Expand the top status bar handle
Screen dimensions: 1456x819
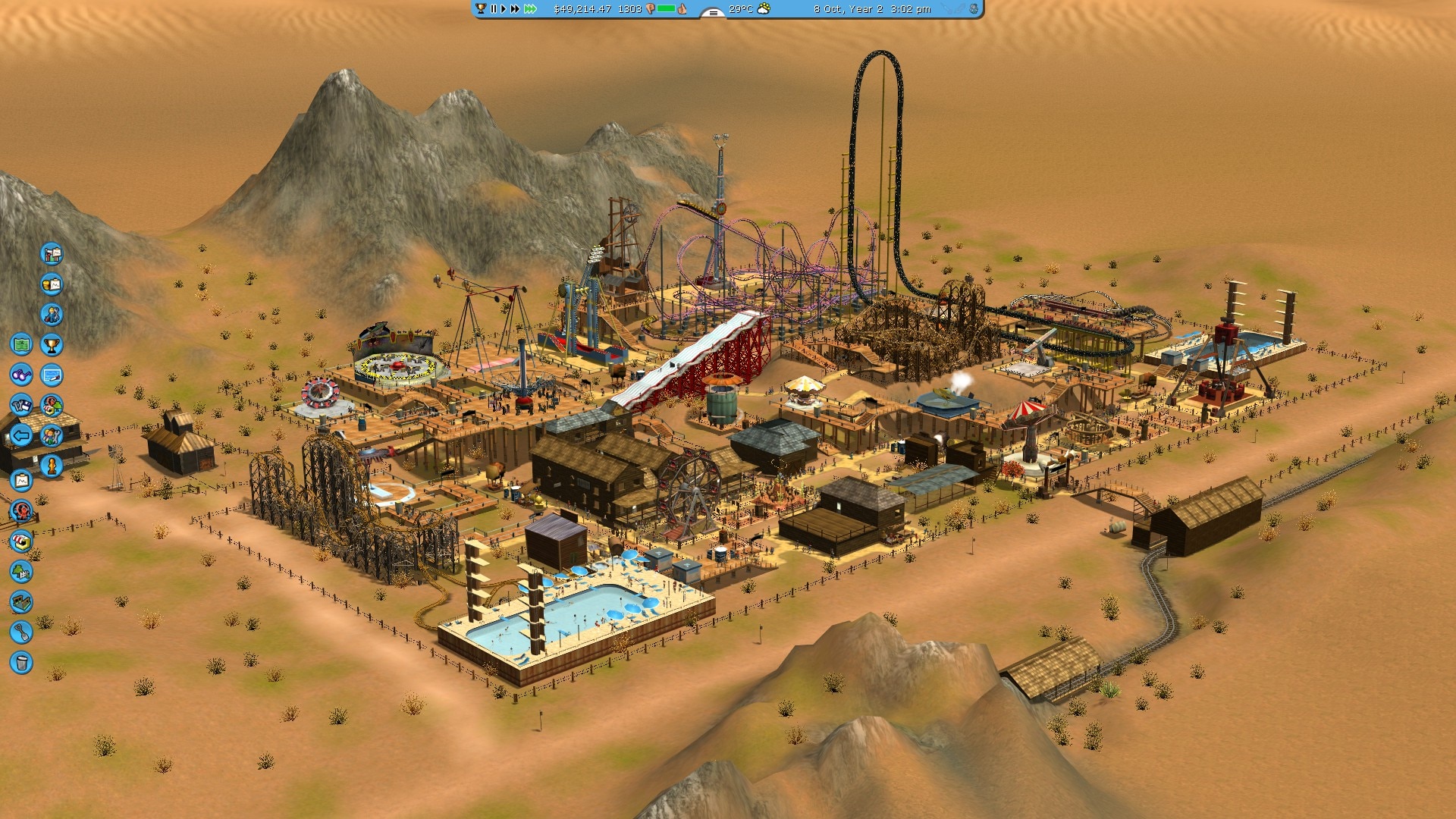tap(712, 12)
